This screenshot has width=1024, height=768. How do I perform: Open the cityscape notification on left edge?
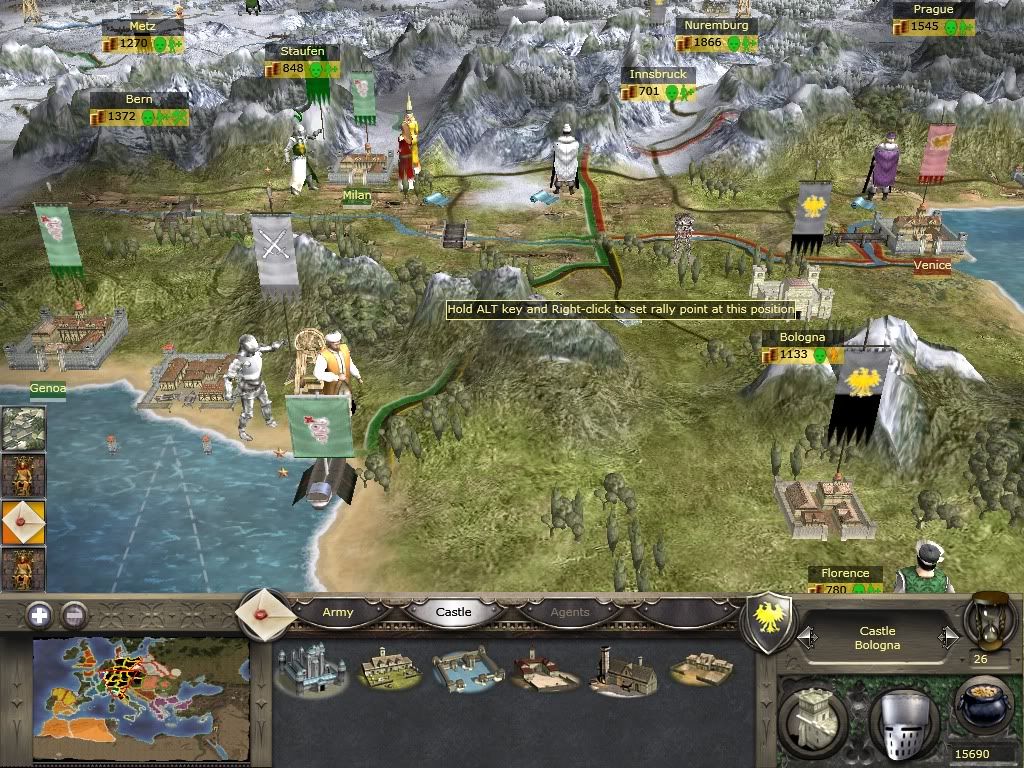21,428
